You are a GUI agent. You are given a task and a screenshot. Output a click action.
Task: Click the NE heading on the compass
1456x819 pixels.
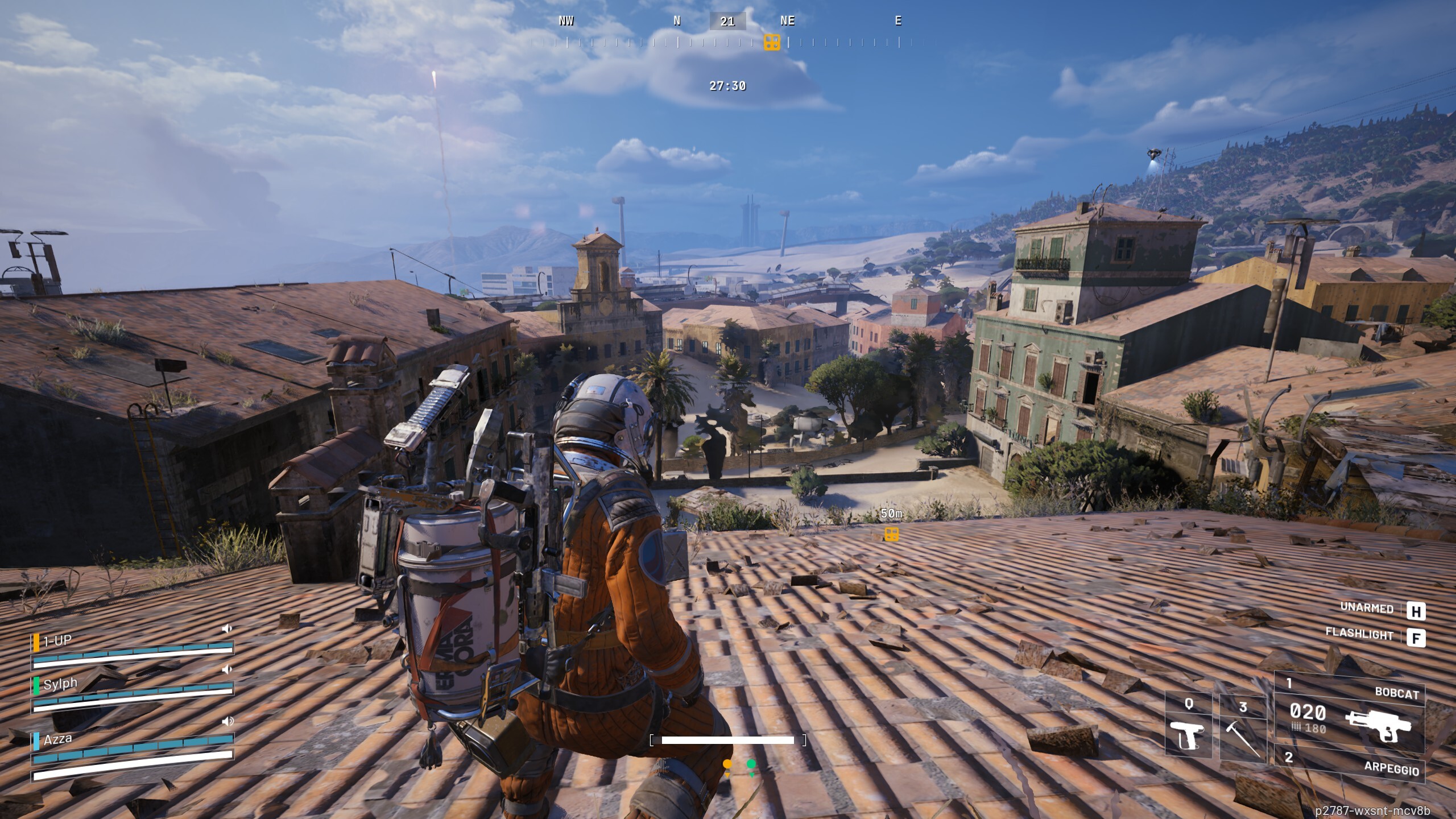pyautogui.click(x=788, y=21)
